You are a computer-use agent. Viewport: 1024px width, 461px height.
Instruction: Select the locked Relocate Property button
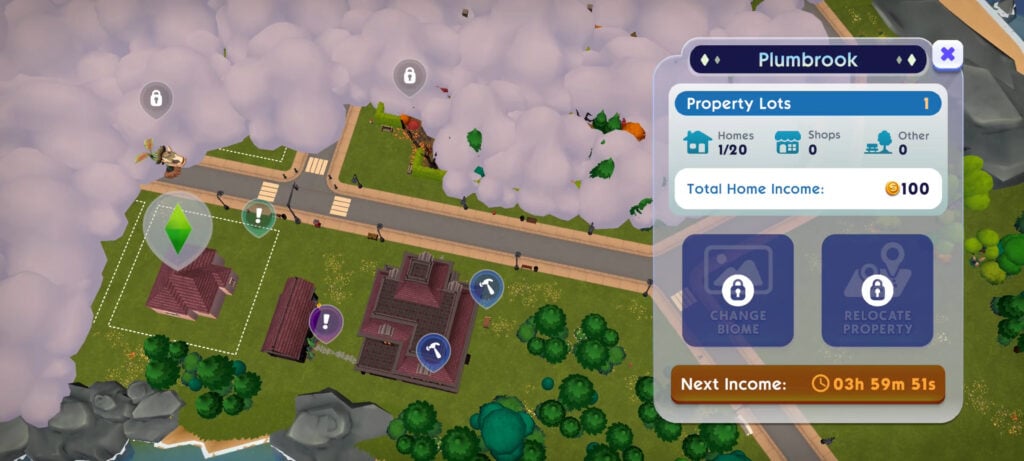coord(877,291)
